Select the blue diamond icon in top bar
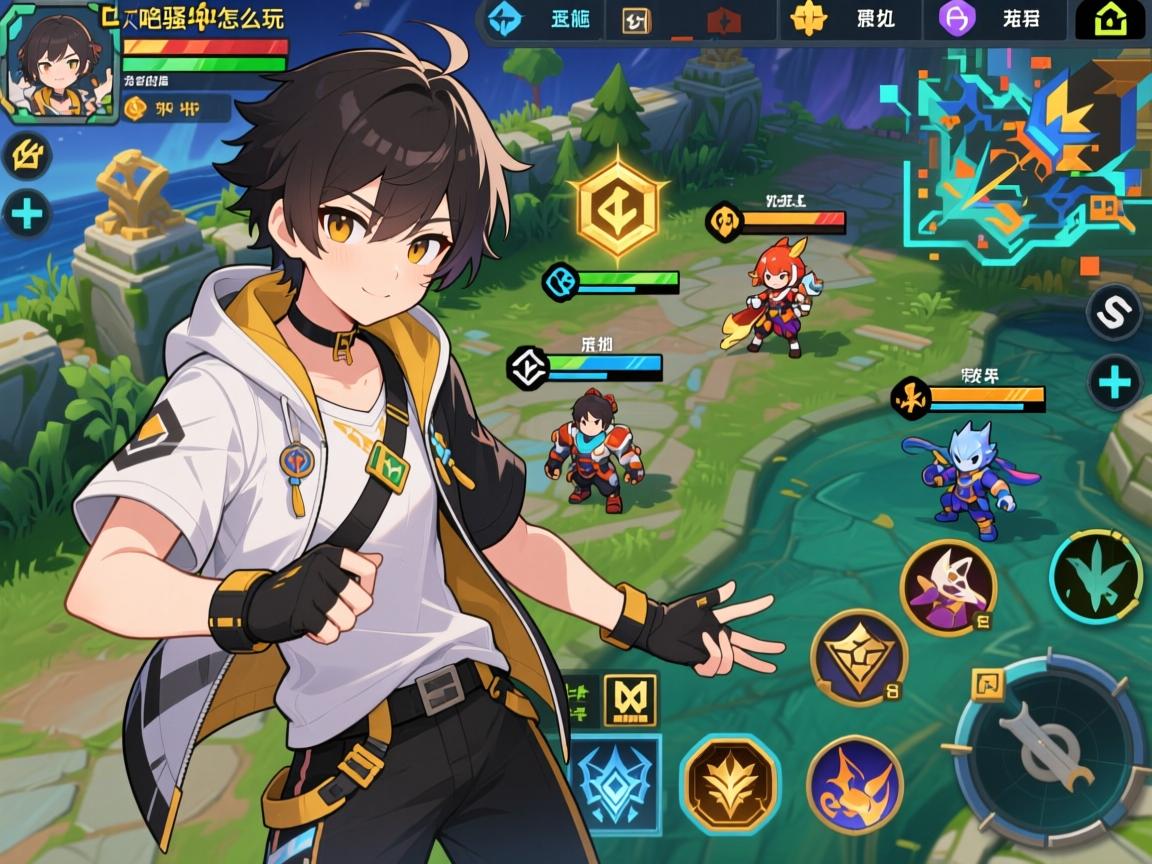This screenshot has height=864, width=1152. [505, 20]
